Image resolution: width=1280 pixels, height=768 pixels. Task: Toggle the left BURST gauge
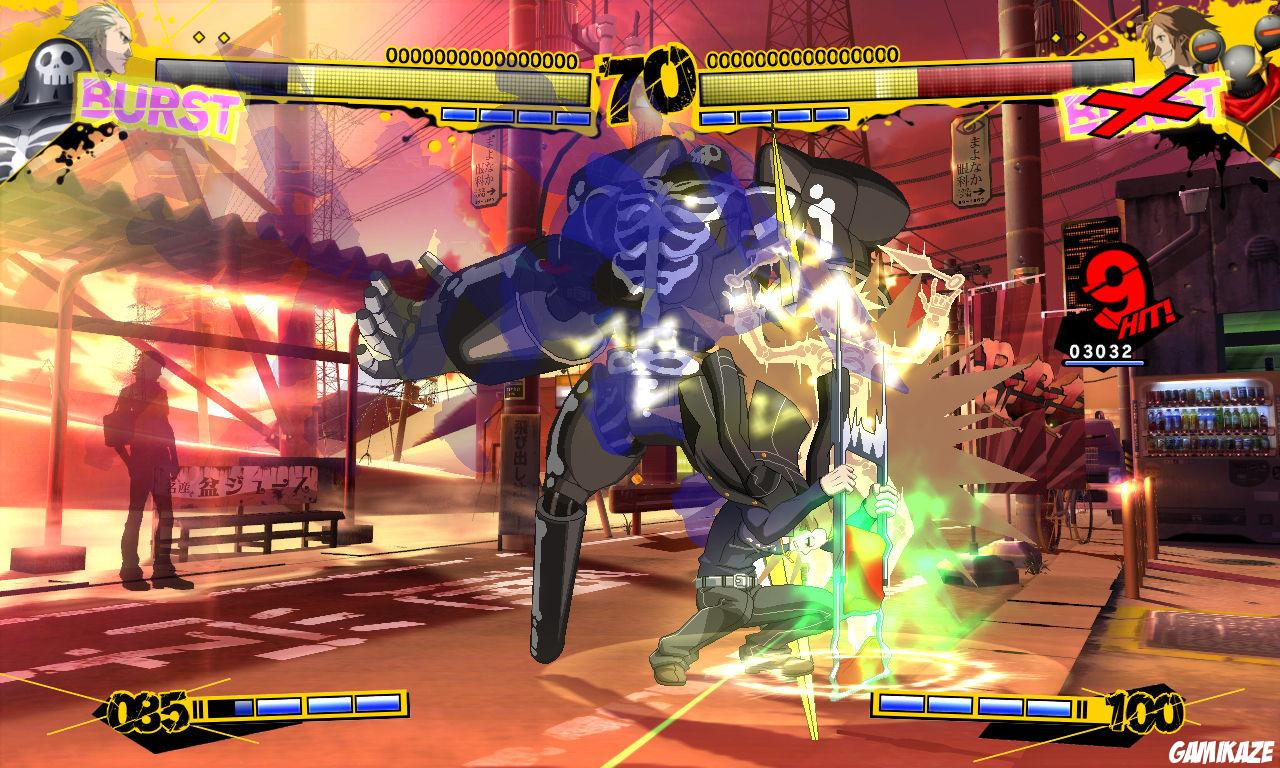click(155, 104)
